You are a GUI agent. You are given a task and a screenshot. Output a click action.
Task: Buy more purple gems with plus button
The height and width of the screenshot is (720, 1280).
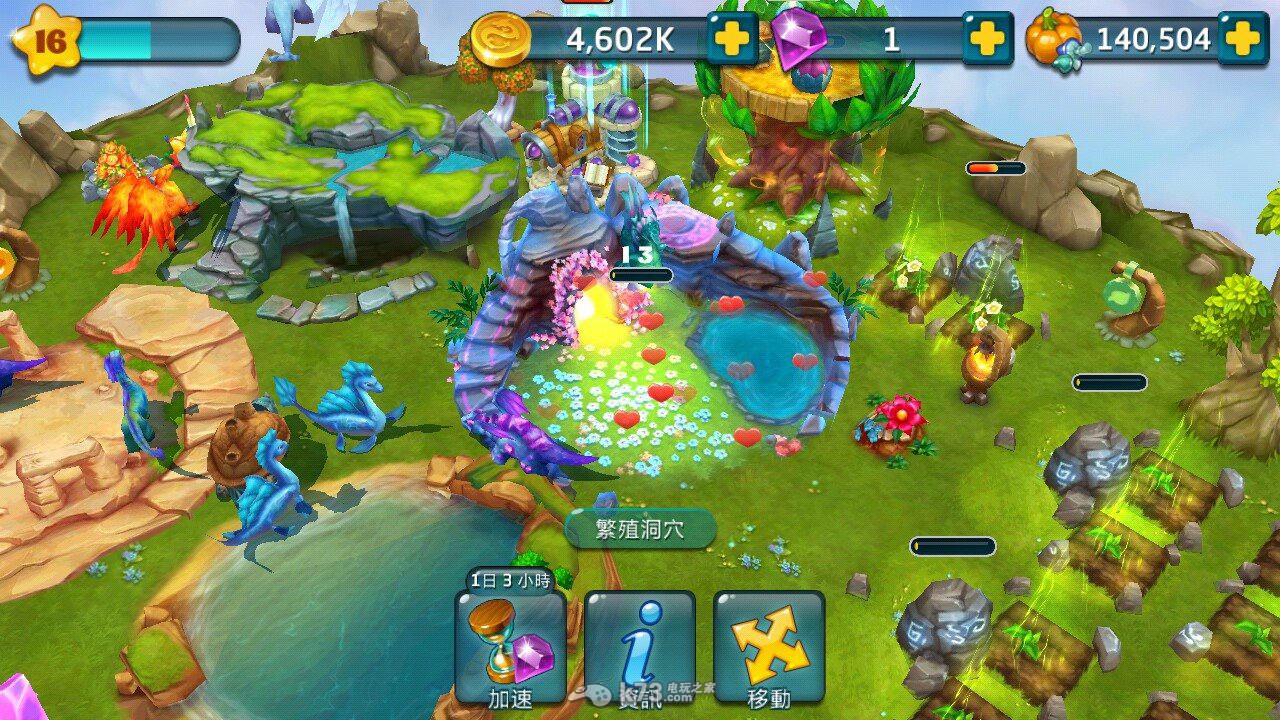click(987, 39)
